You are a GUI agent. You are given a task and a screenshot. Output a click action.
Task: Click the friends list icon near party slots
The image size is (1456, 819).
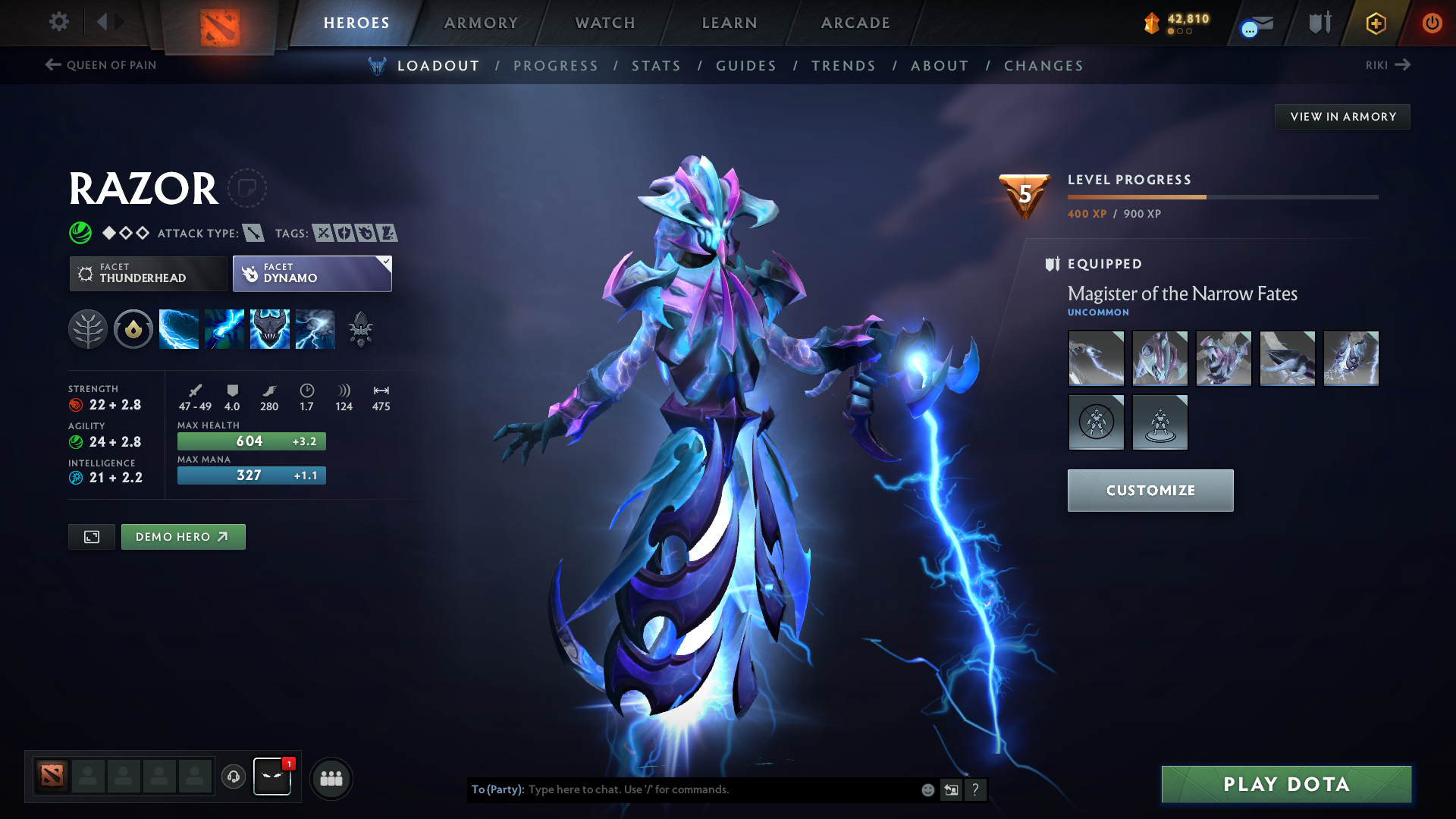tap(331, 777)
